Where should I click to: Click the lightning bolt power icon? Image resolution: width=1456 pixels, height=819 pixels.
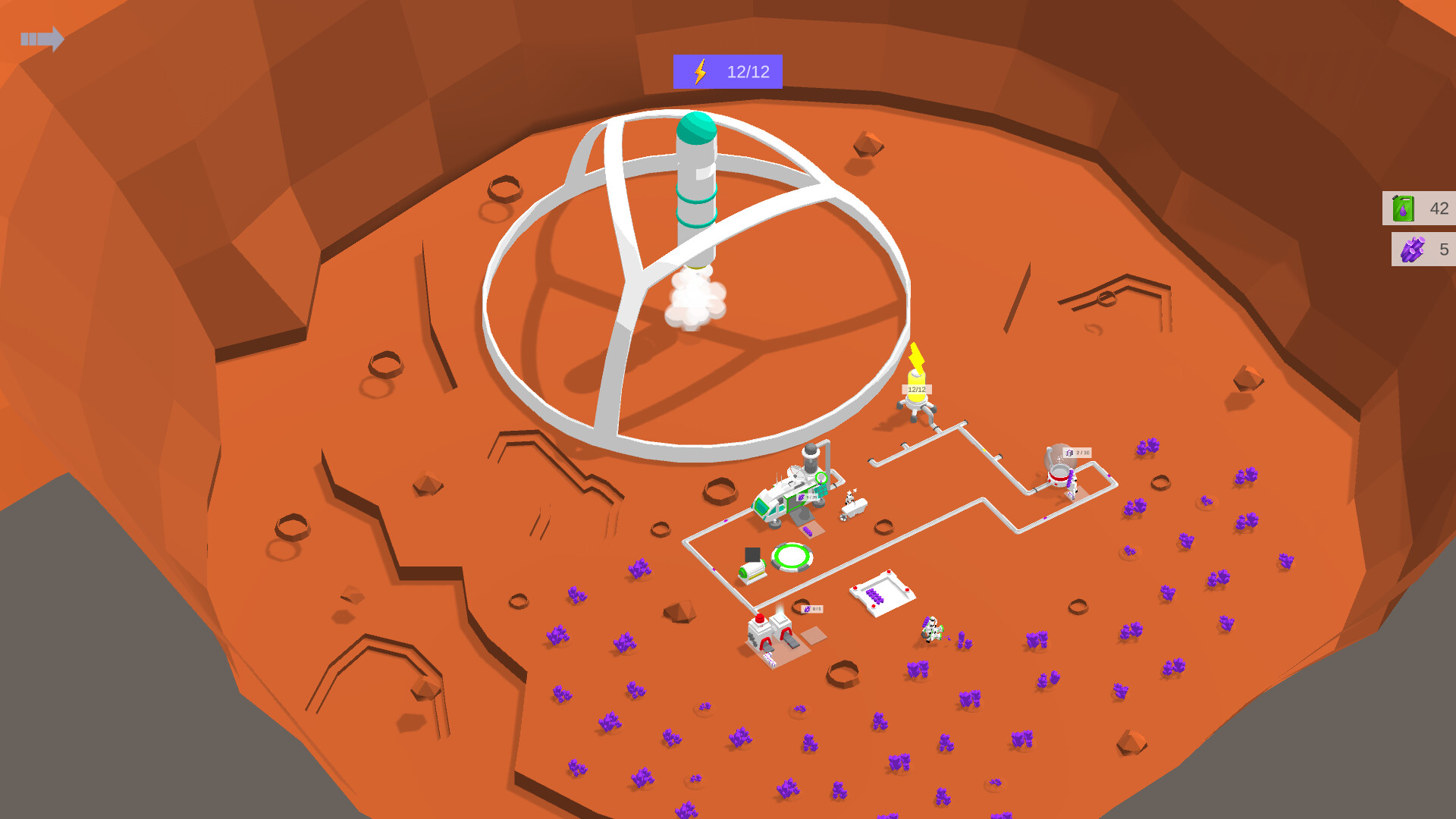(700, 72)
